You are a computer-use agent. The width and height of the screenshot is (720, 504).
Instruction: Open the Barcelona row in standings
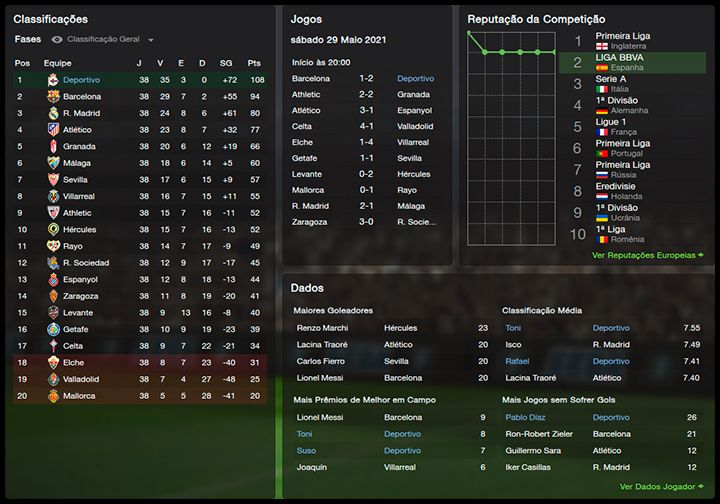pyautogui.click(x=81, y=97)
